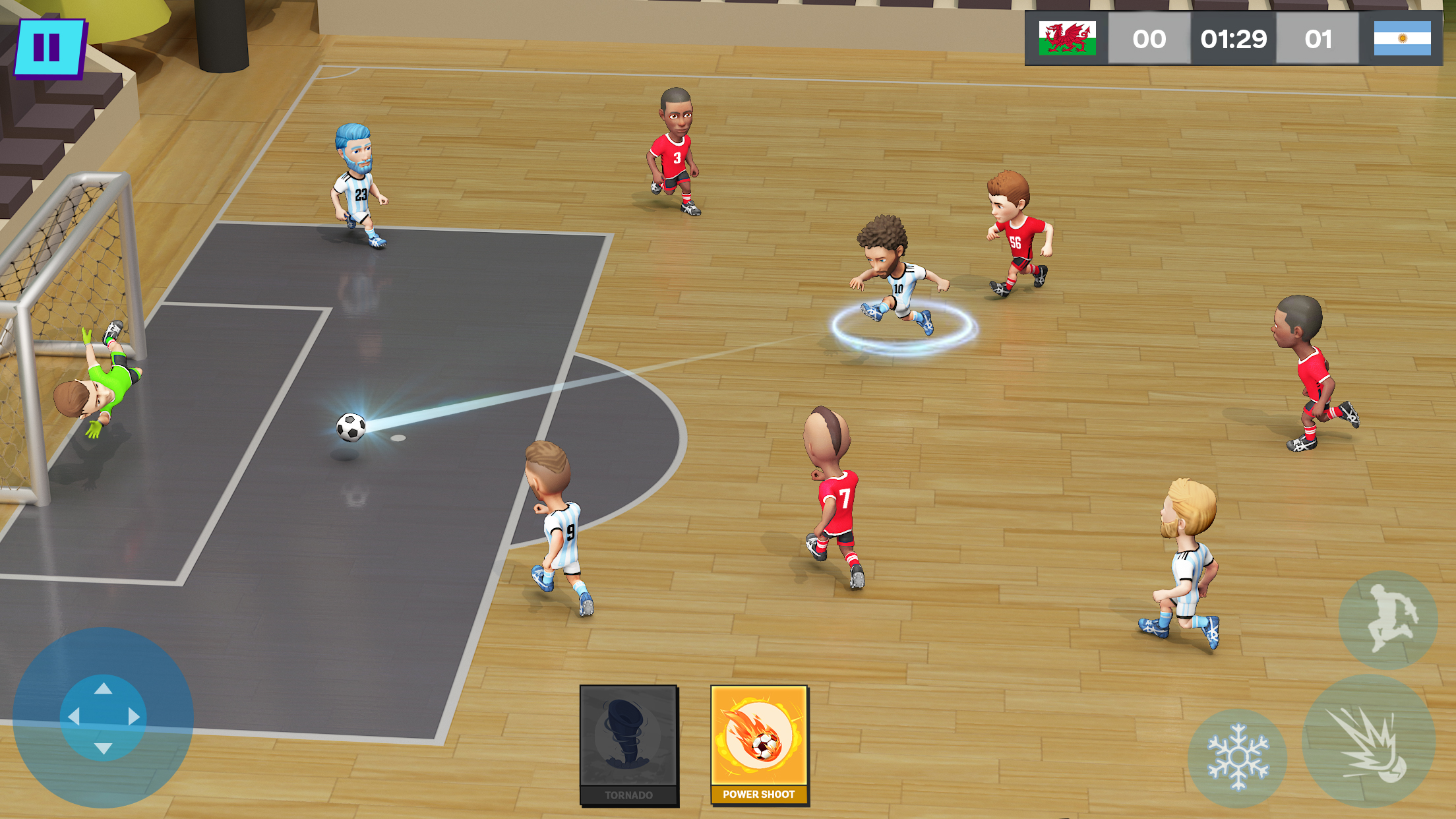1456x819 pixels.
Task: Select the grayed-out Tornado skill
Action: (x=628, y=742)
